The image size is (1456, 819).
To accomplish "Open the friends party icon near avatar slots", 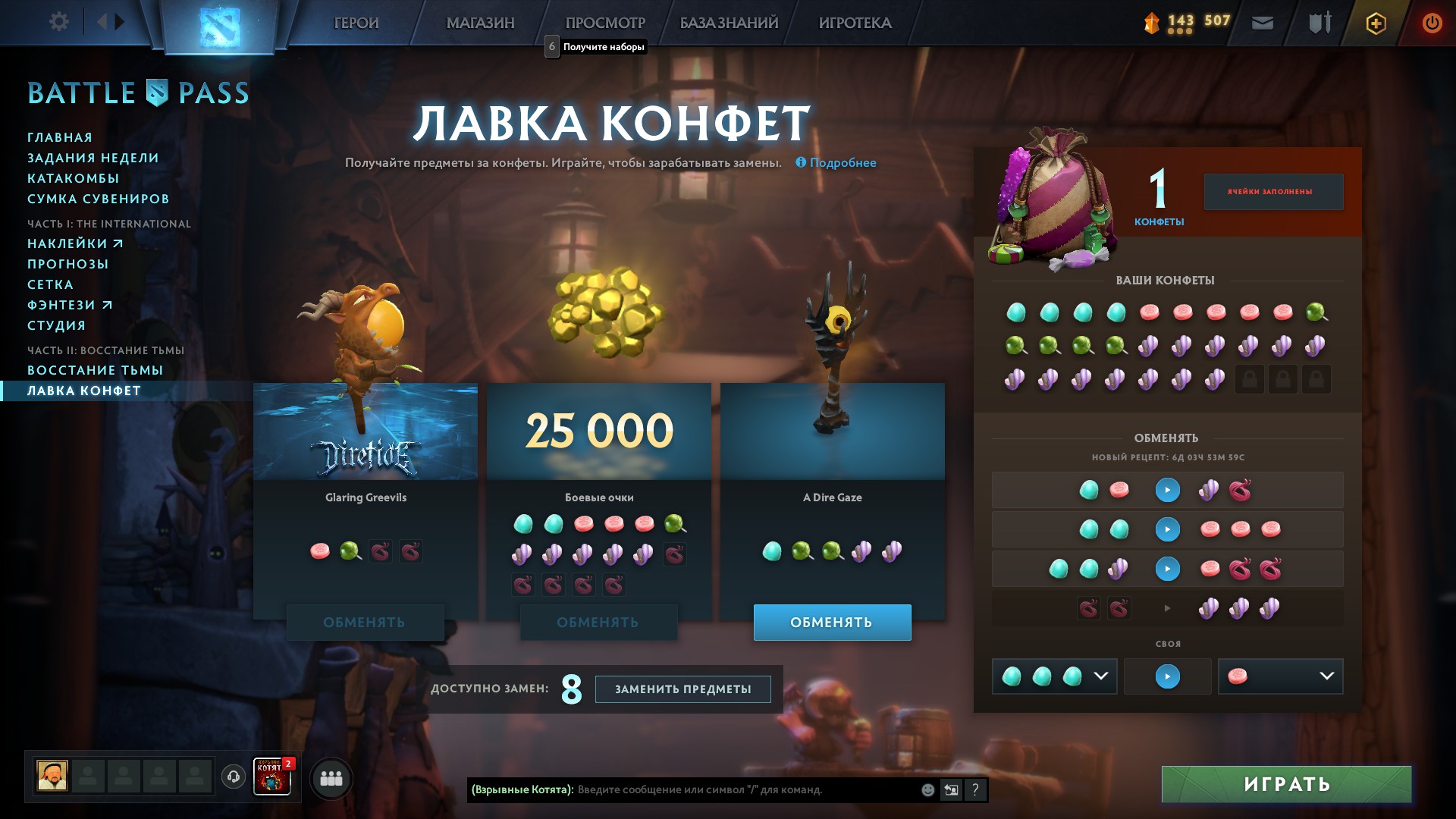I will [x=331, y=777].
